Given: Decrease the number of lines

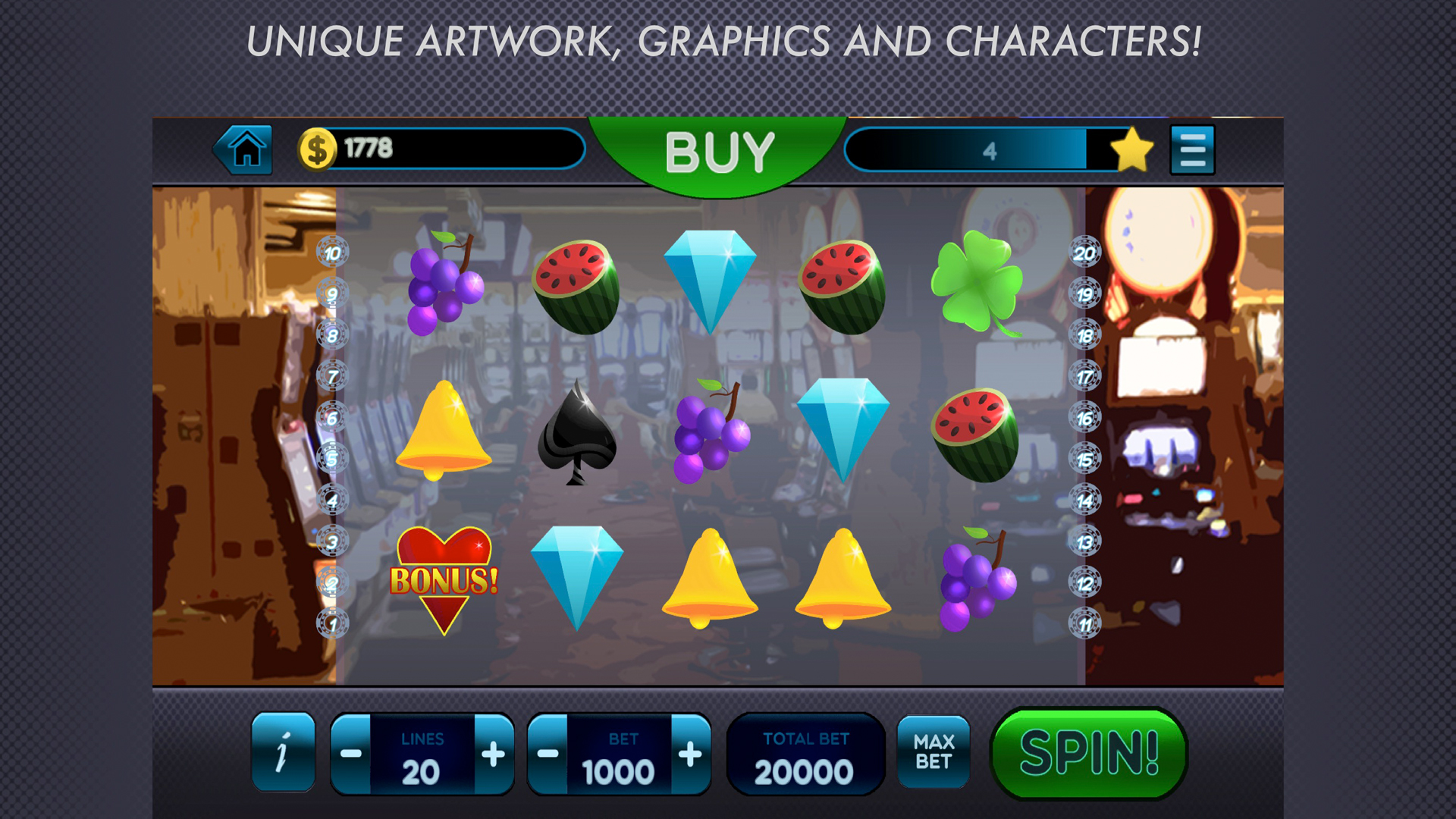Looking at the screenshot, I should click(350, 755).
